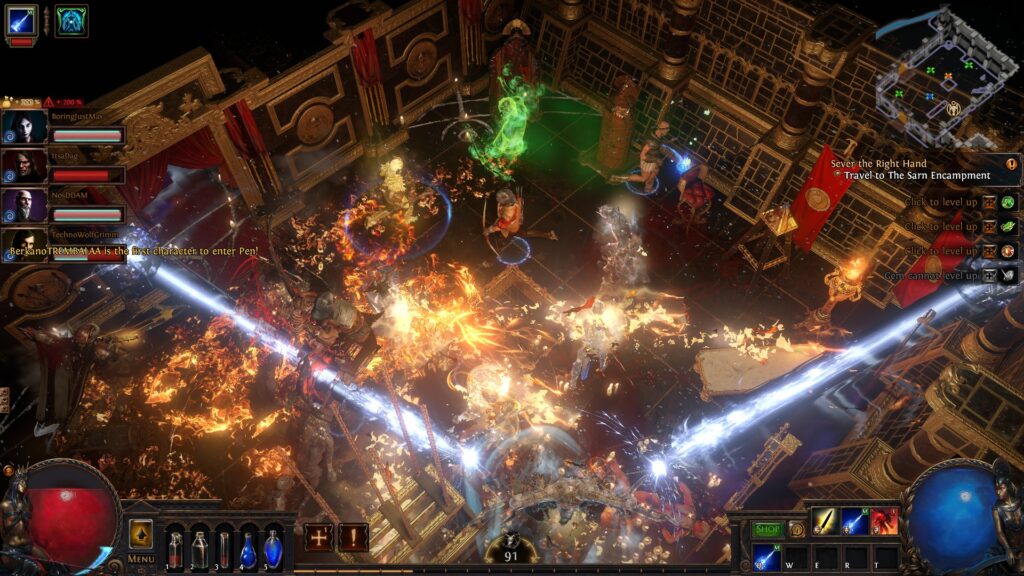Open the green Shop button
The height and width of the screenshot is (576, 1024).
767,529
